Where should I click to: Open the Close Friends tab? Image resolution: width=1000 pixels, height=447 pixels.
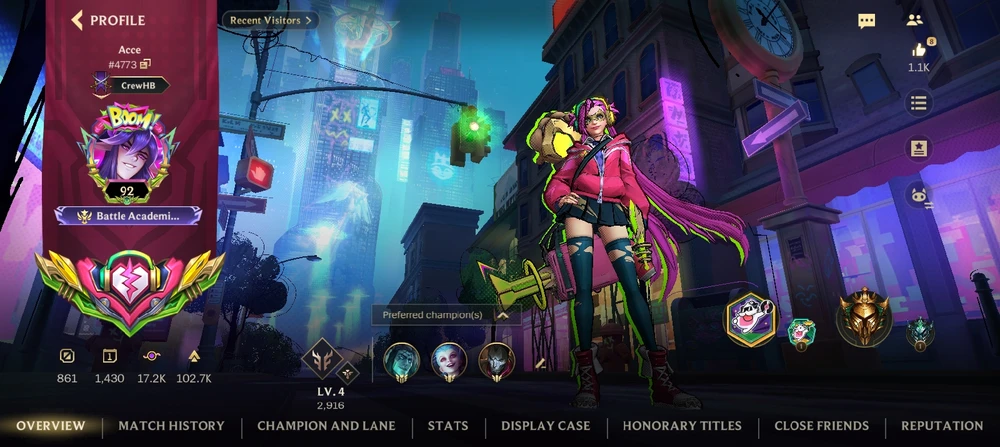pos(821,426)
